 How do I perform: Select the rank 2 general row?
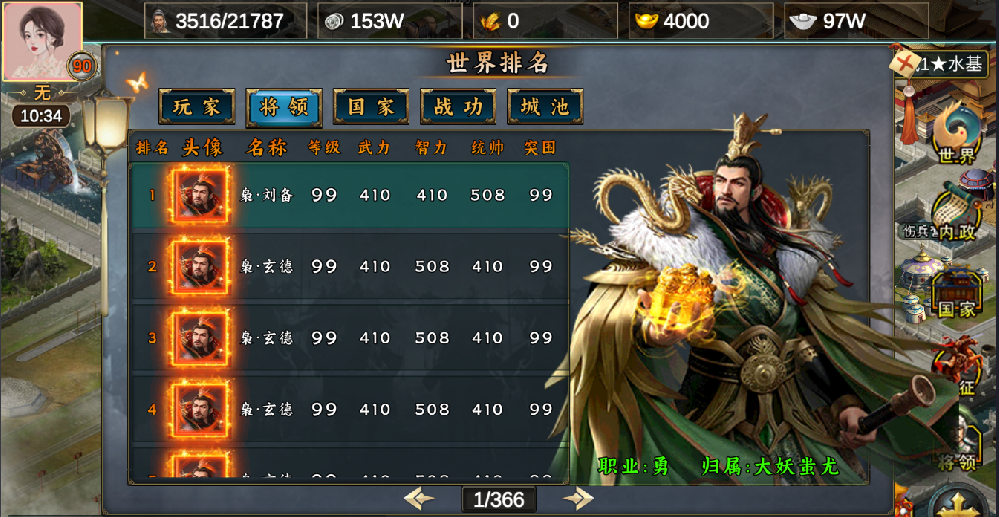click(x=348, y=267)
